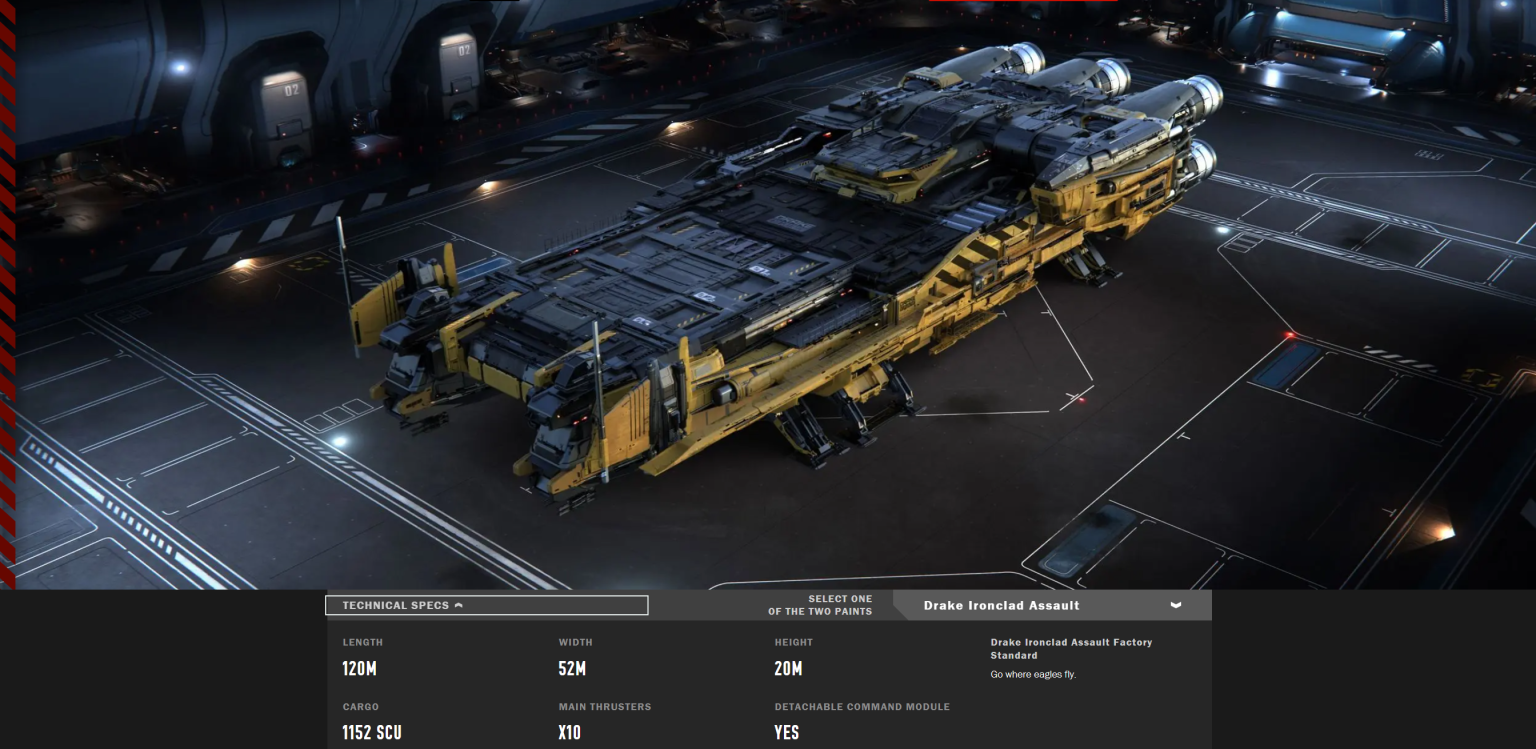This screenshot has height=749, width=1536.
Task: Click the LENGTH value 120M
Action: click(x=358, y=669)
